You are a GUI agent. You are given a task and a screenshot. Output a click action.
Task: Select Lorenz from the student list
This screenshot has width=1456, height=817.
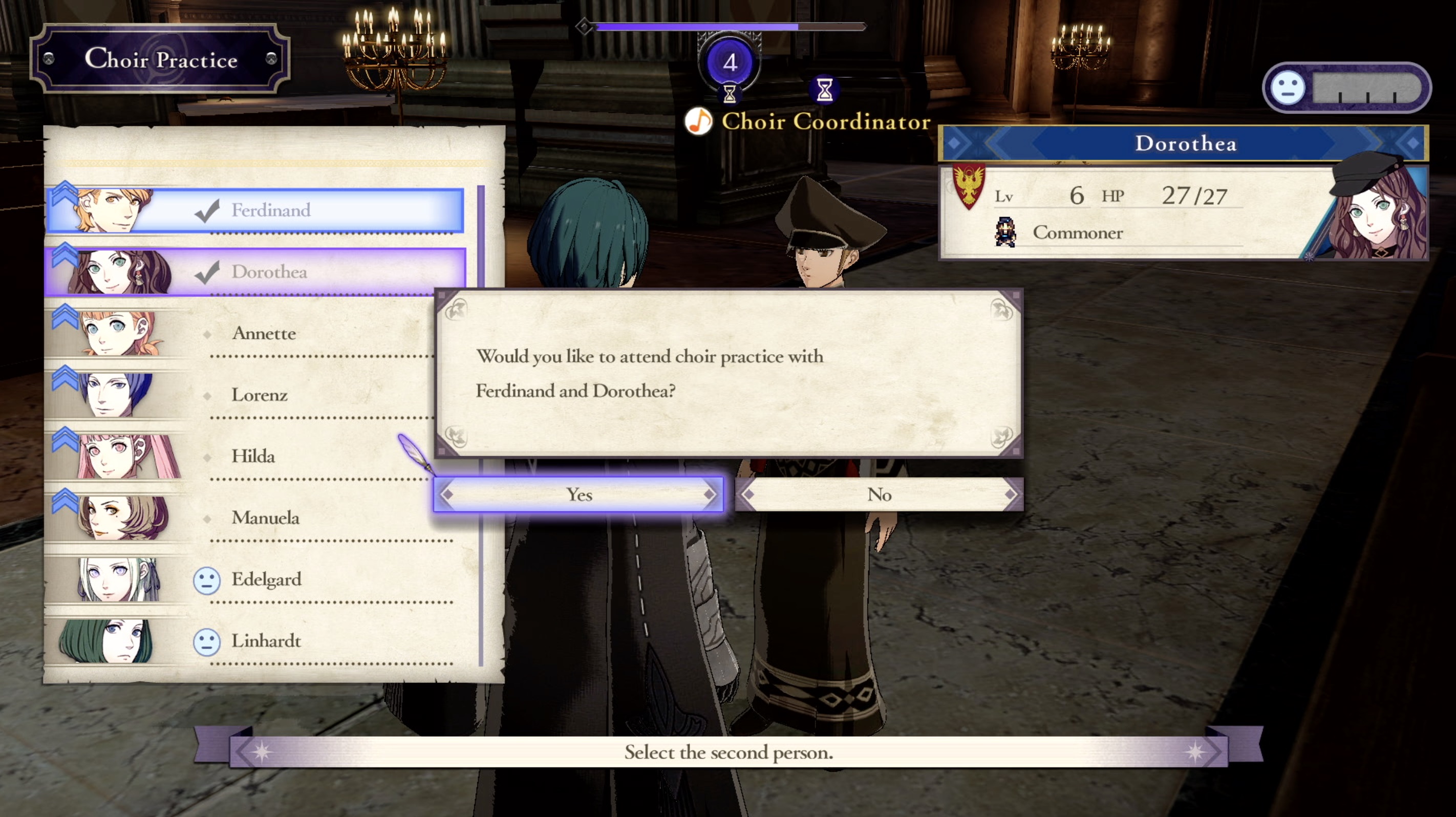tap(260, 395)
